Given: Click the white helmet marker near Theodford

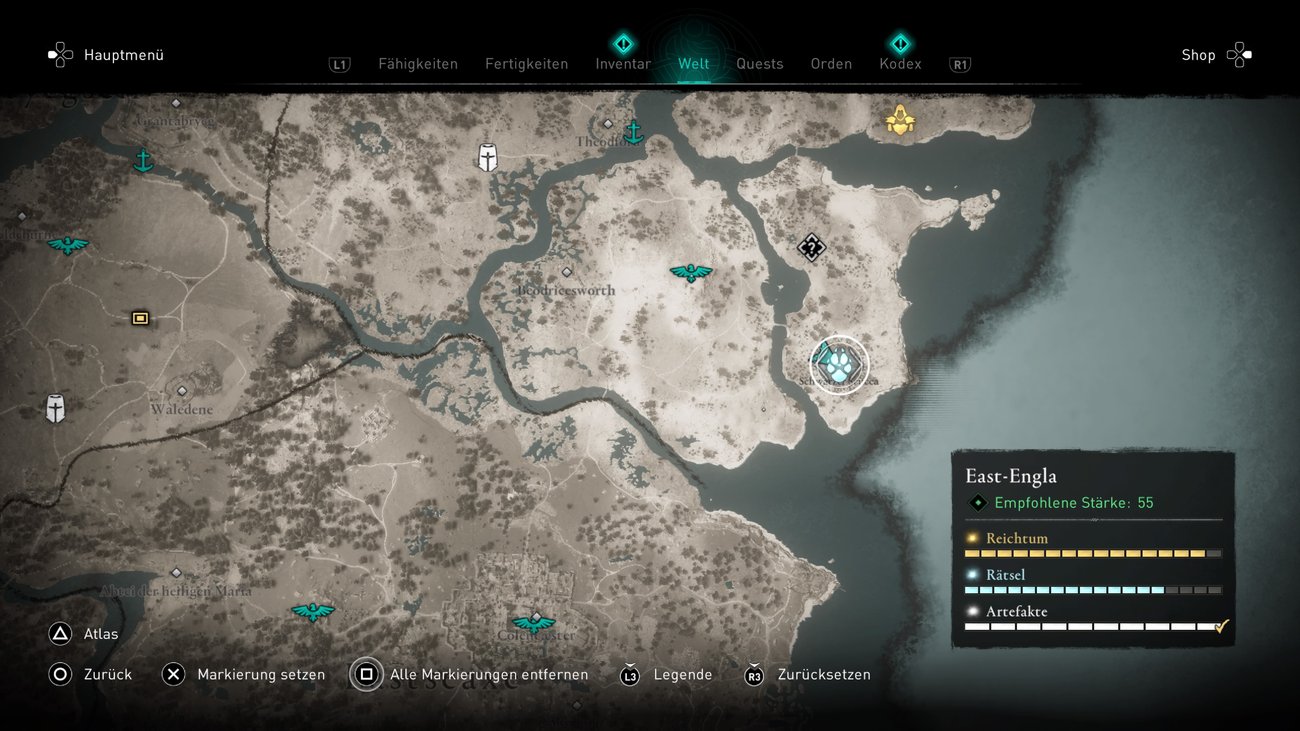Looking at the screenshot, I should click(x=487, y=157).
